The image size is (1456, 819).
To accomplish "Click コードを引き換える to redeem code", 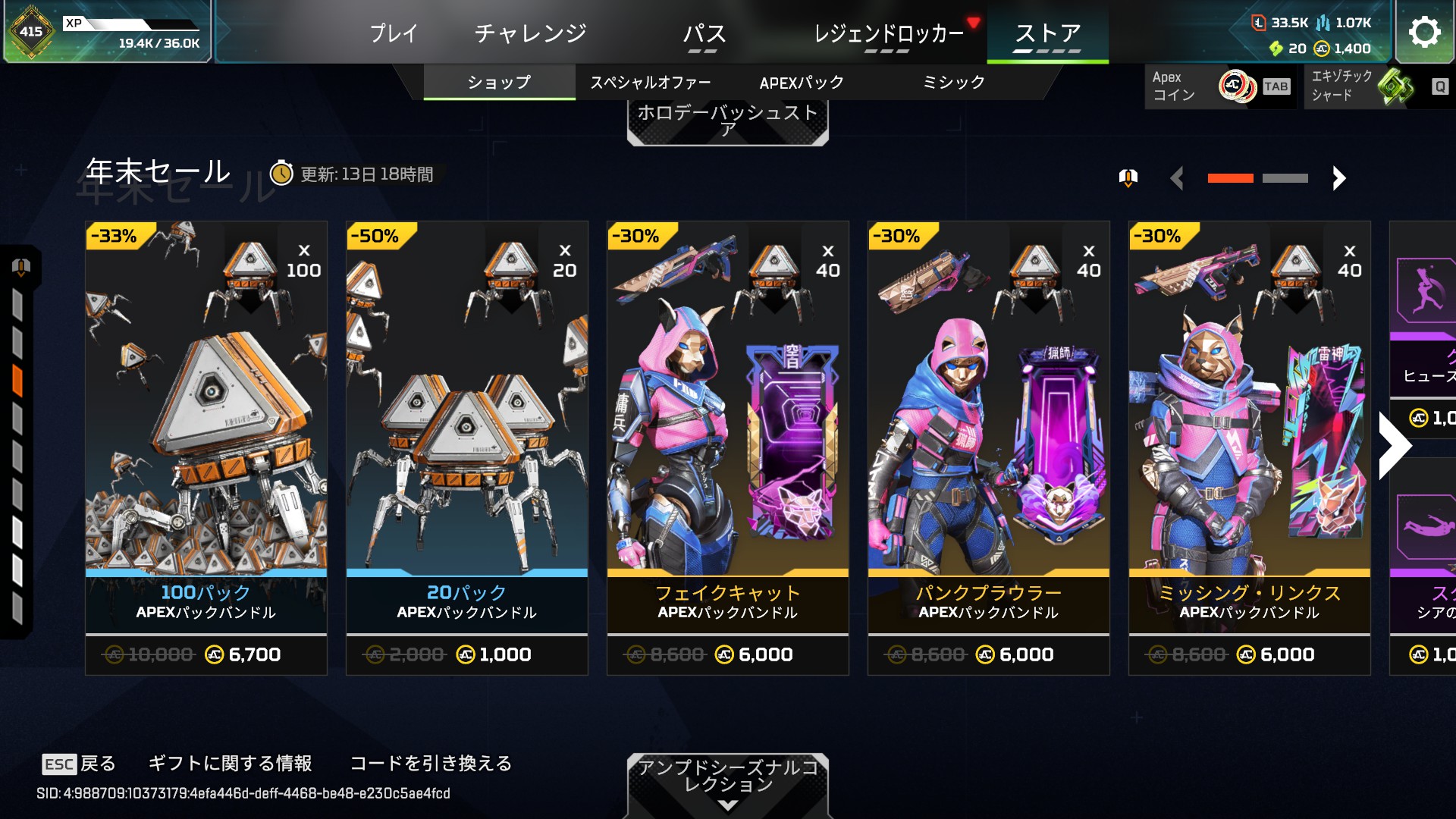I will 431,764.
